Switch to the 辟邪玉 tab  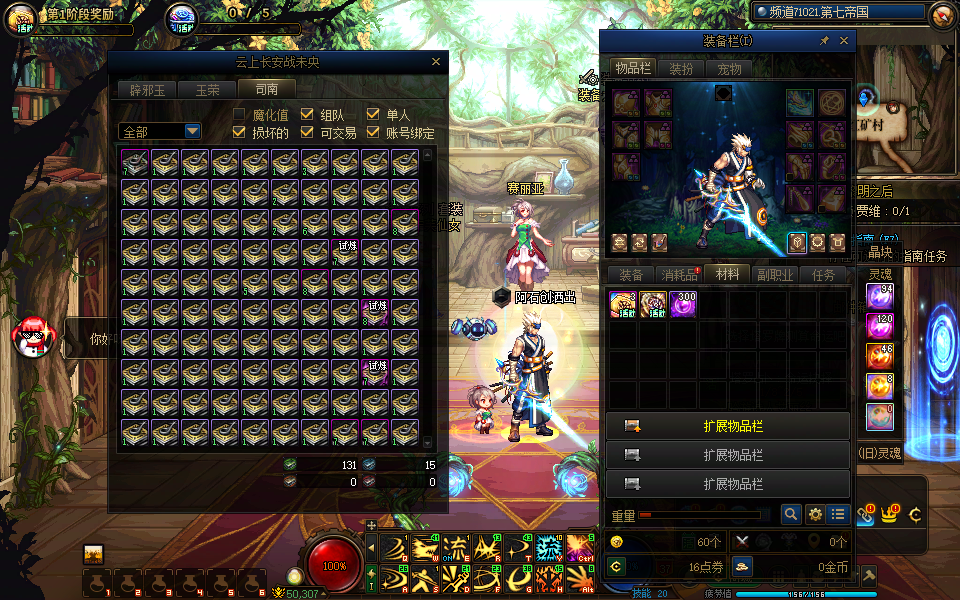tap(148, 89)
